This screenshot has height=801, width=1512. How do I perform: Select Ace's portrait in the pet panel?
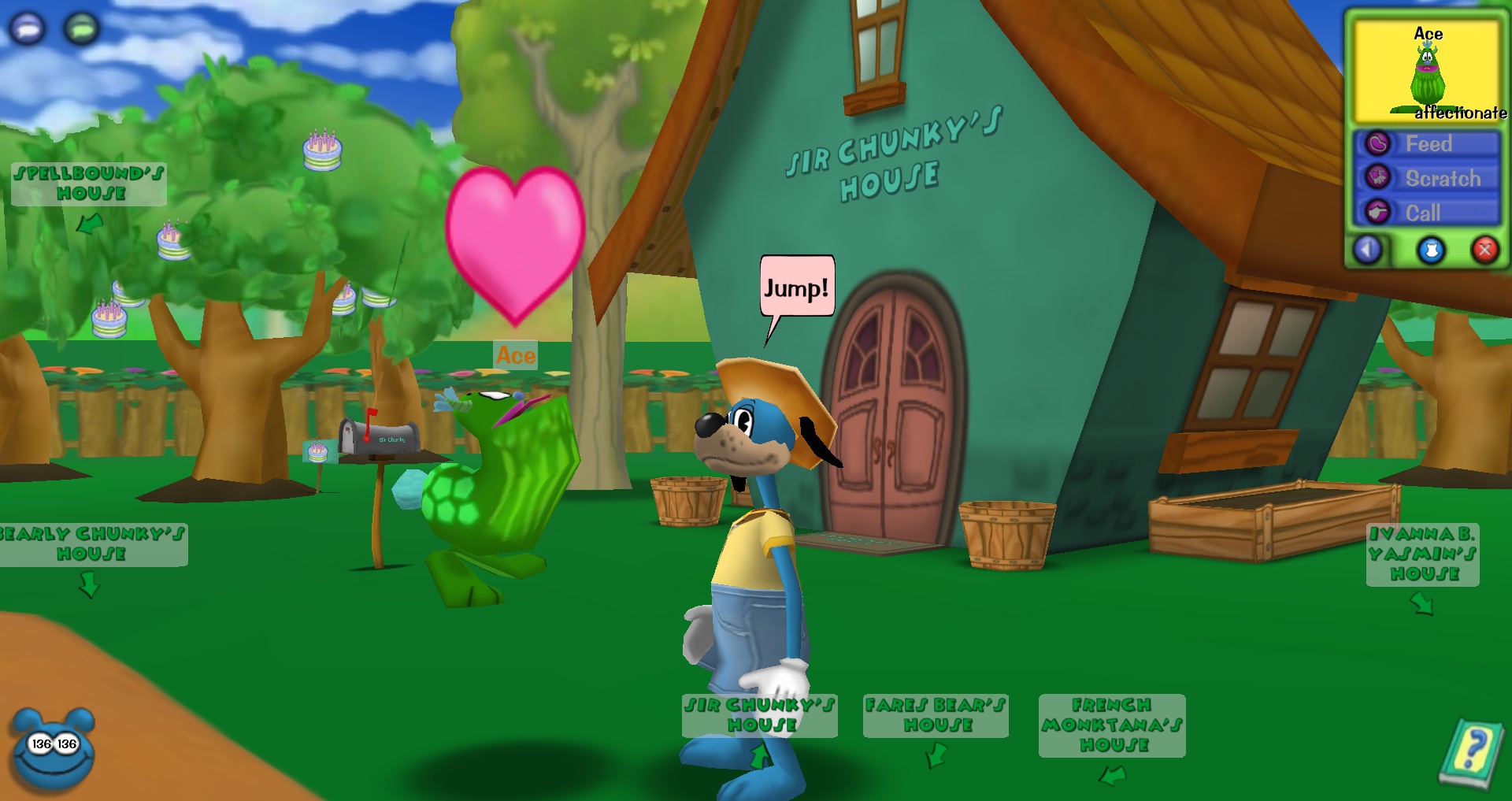point(1426,71)
